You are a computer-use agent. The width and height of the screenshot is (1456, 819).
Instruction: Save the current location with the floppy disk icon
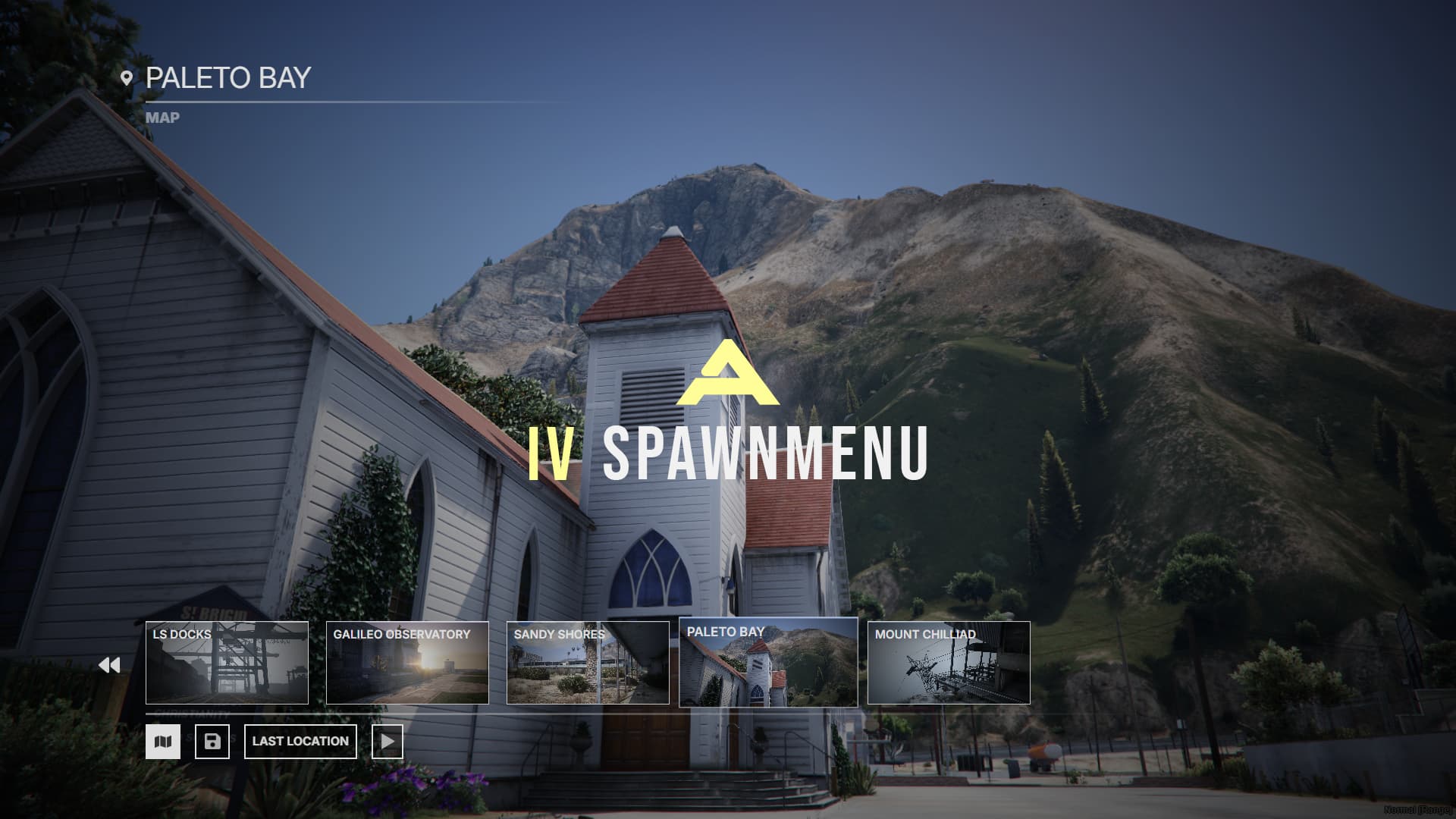coord(212,741)
